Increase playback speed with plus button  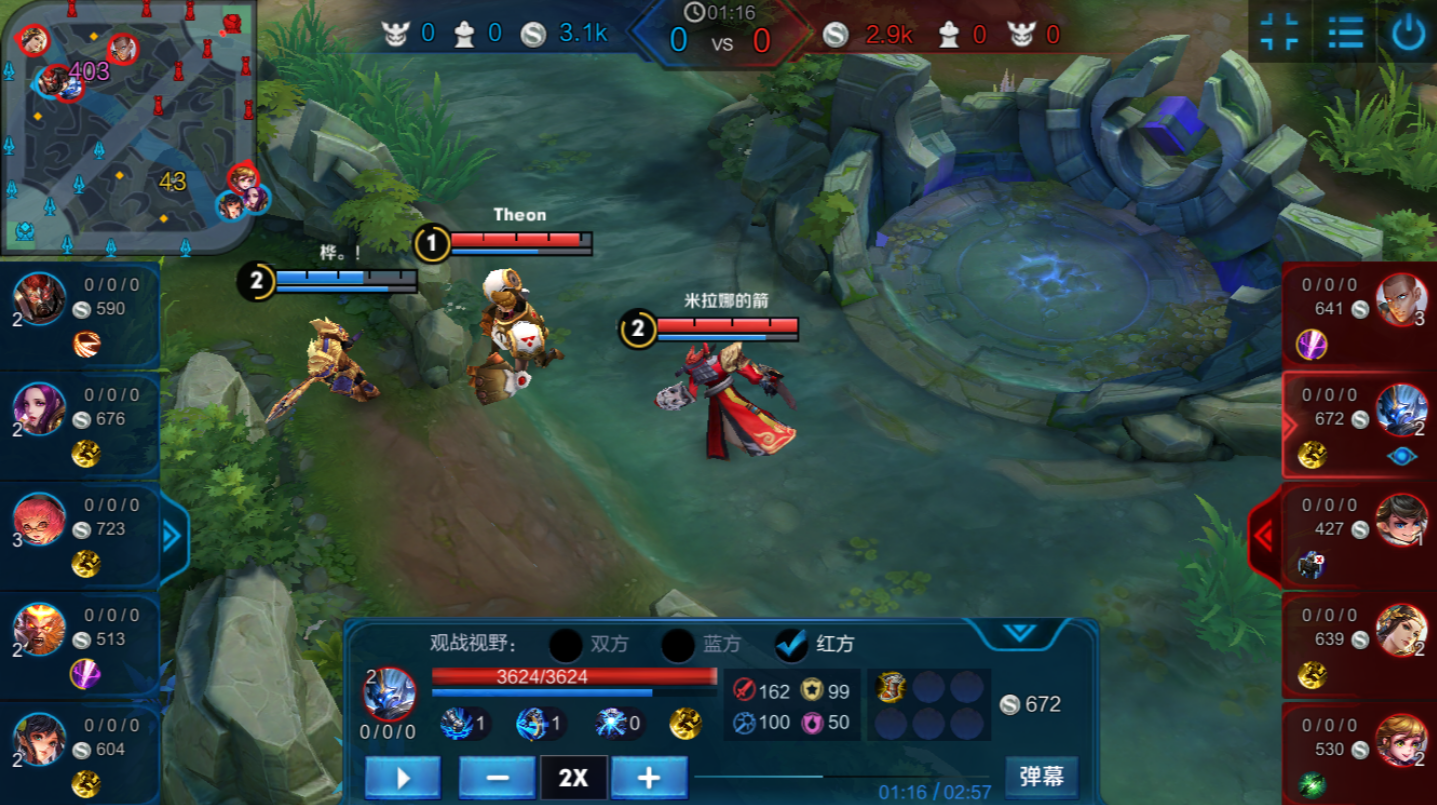pos(649,777)
